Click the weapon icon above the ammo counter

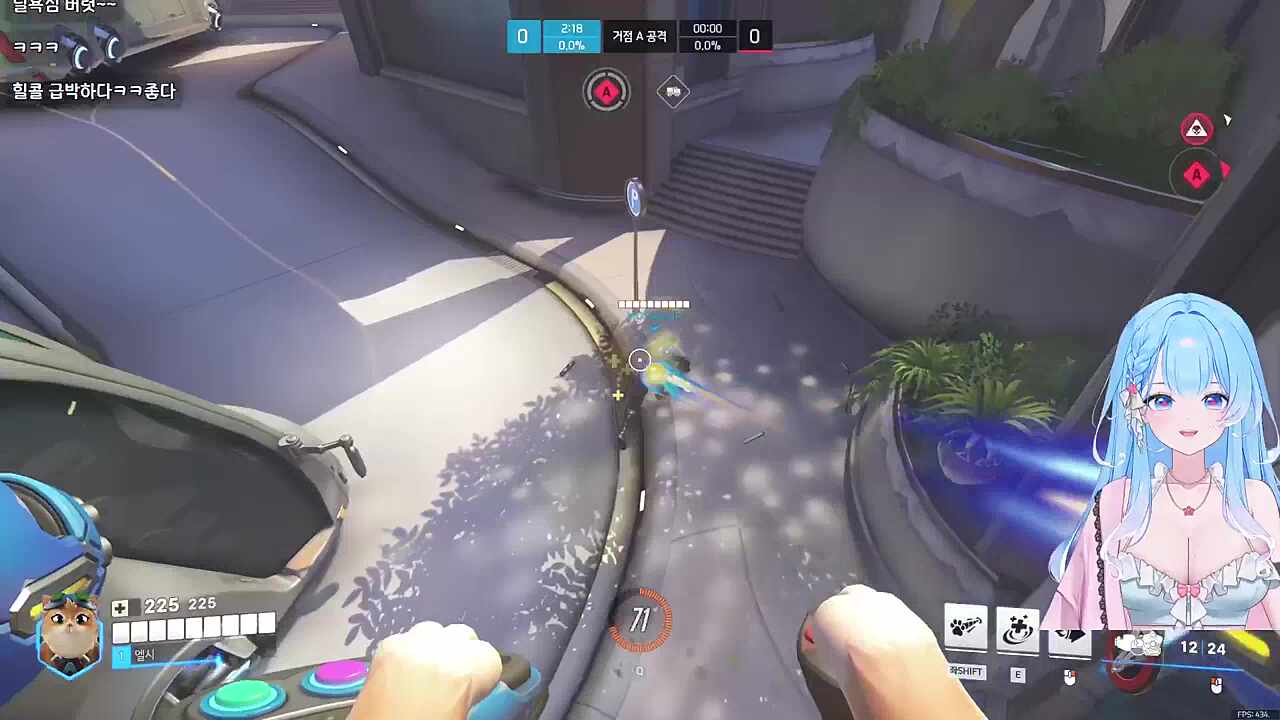(1138, 645)
